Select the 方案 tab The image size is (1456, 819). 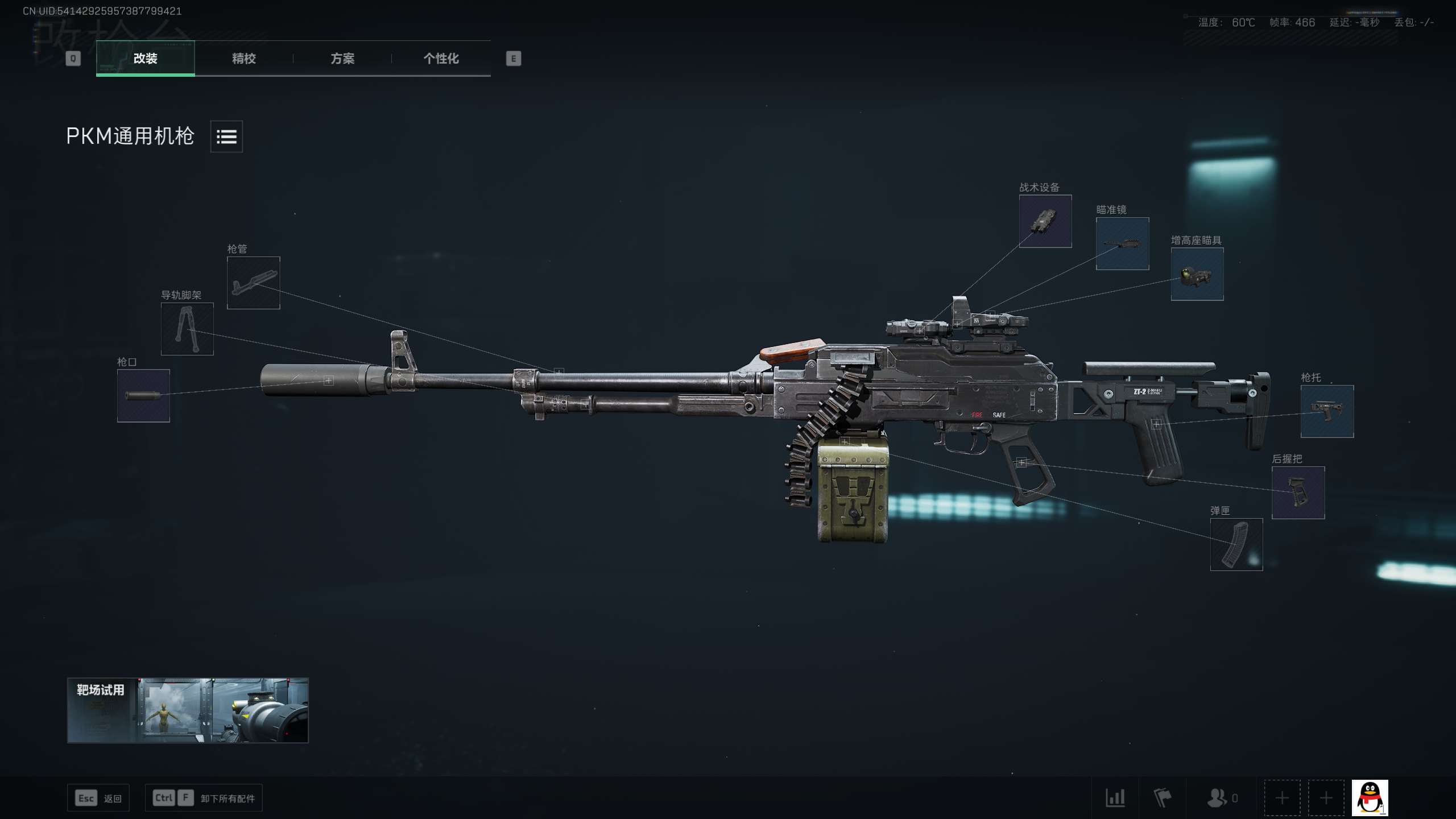[x=342, y=58]
